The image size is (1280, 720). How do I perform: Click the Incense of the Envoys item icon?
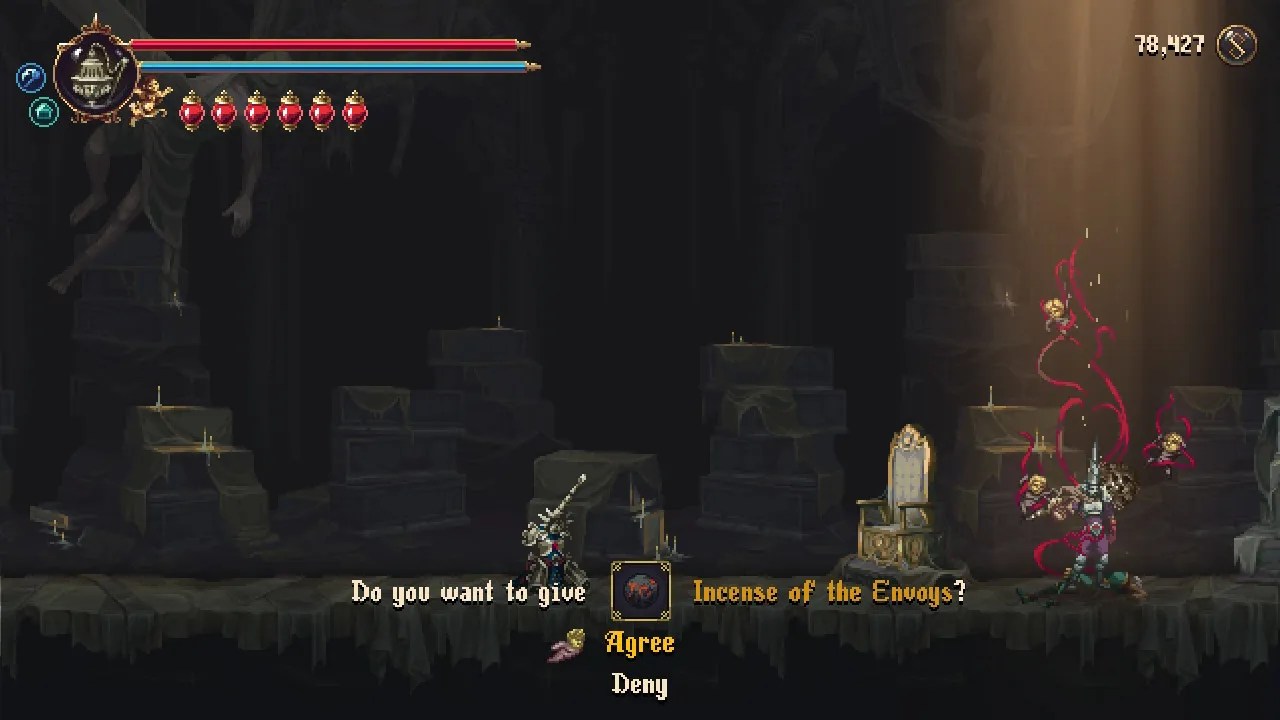click(x=639, y=591)
